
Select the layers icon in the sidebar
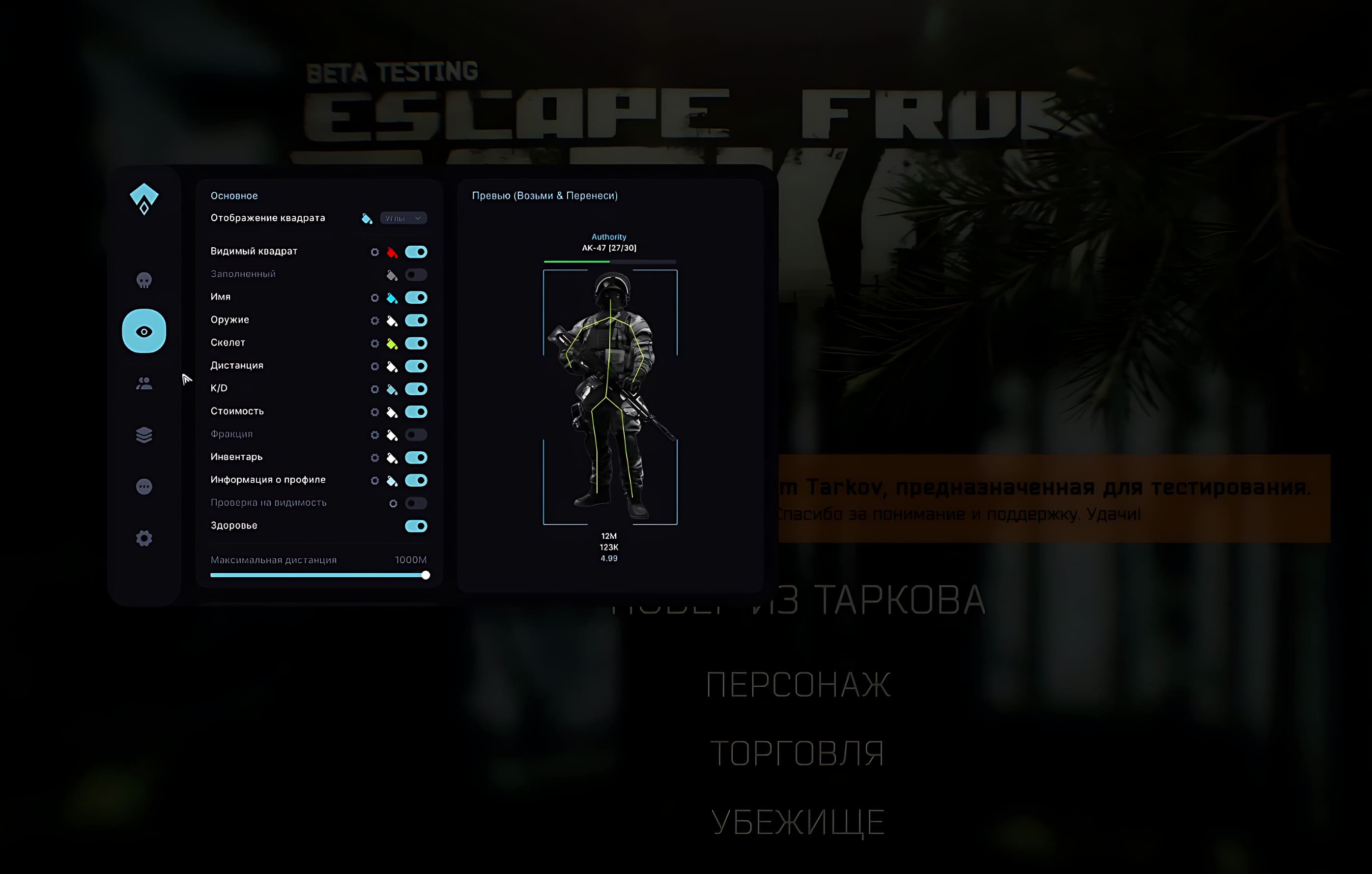143,435
